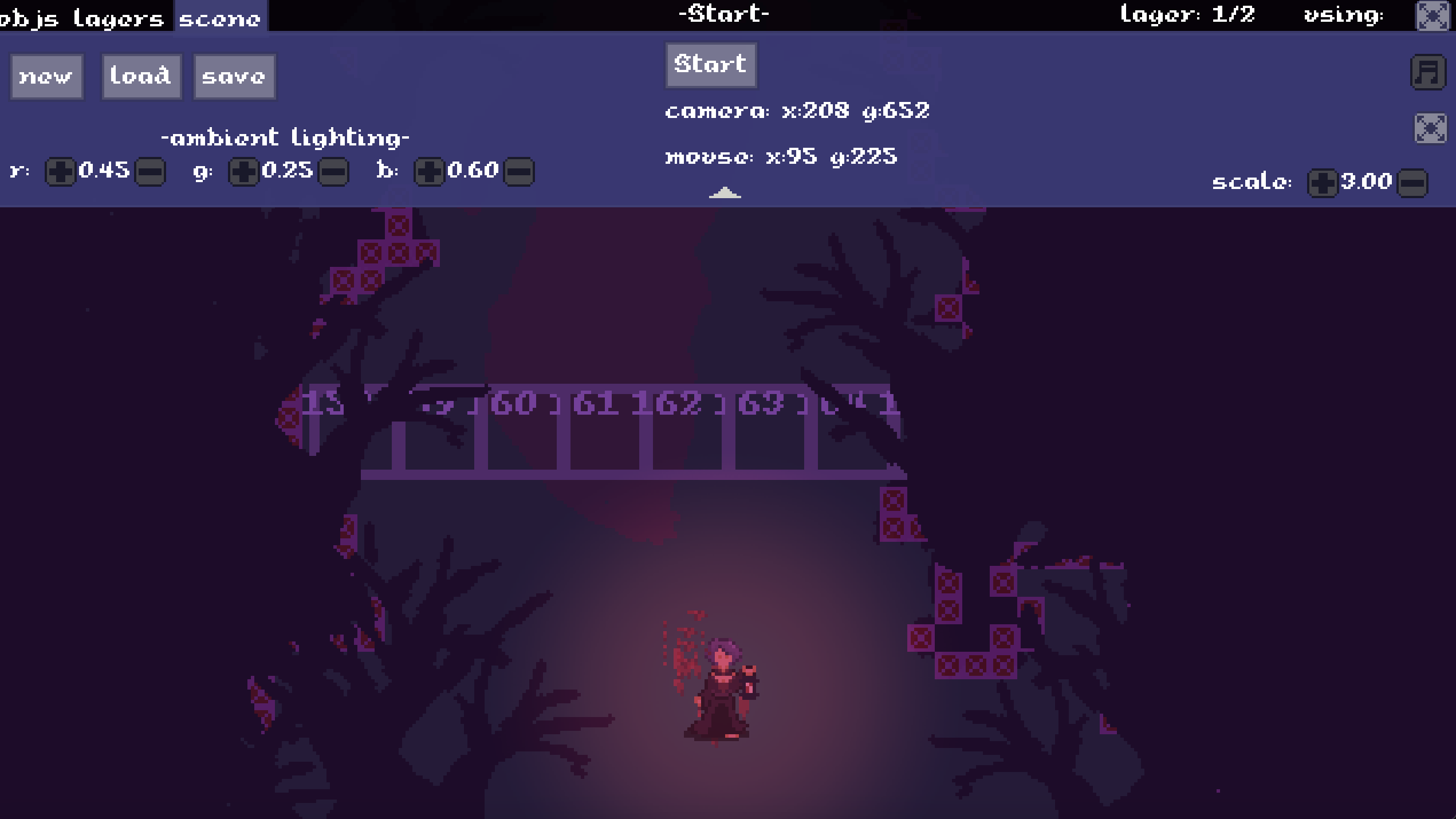Image resolution: width=1456 pixels, height=819 pixels.
Task: Load a scene with the load button
Action: tap(141, 76)
